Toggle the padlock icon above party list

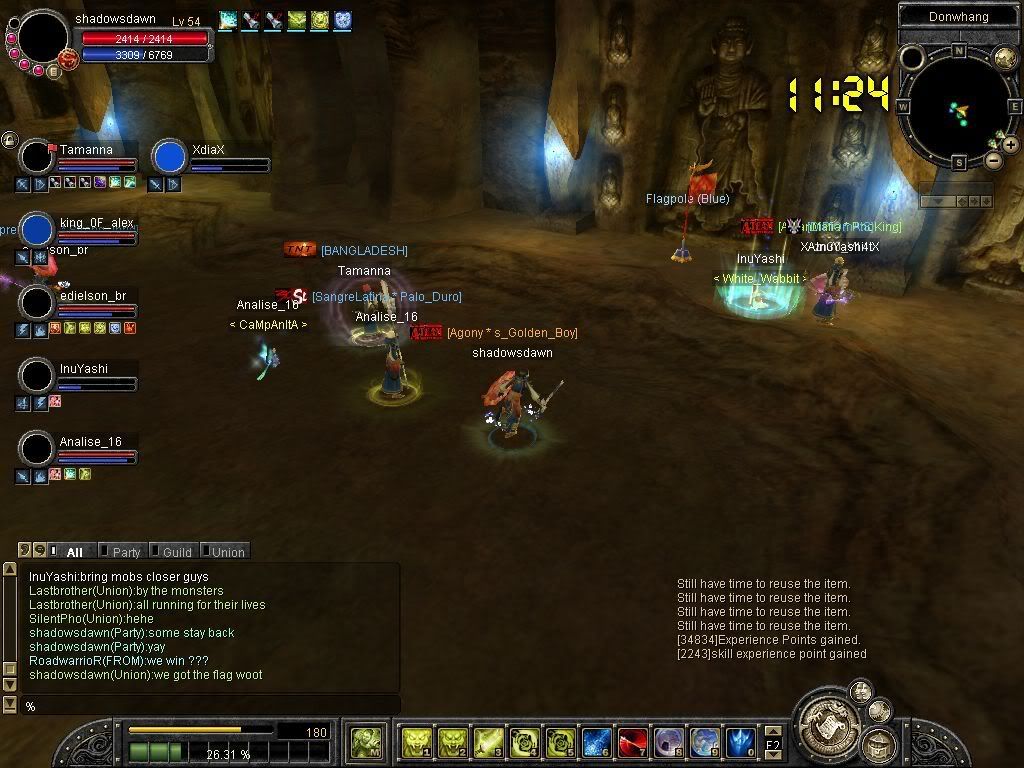click(10, 140)
